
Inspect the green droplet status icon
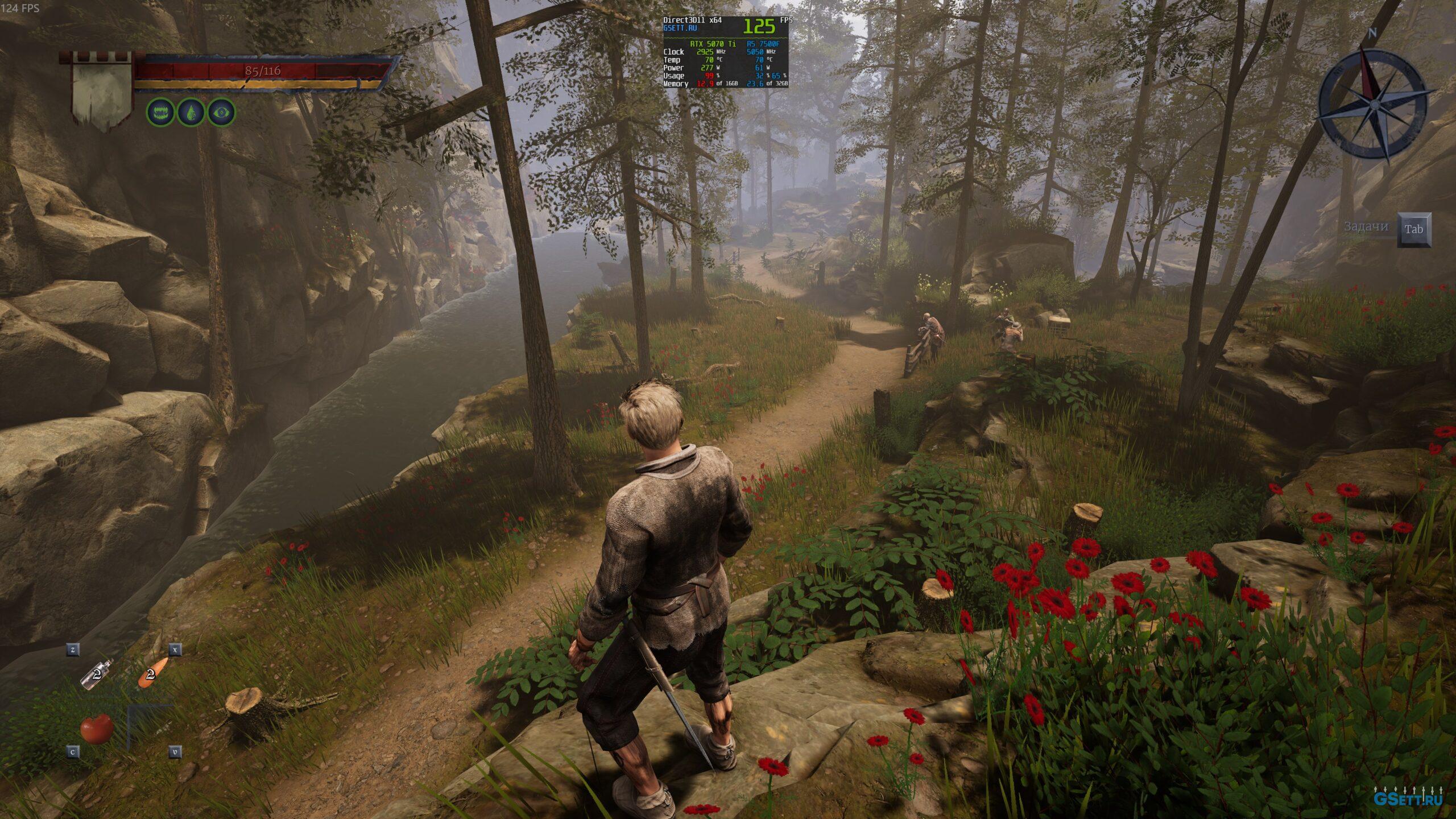(191, 113)
